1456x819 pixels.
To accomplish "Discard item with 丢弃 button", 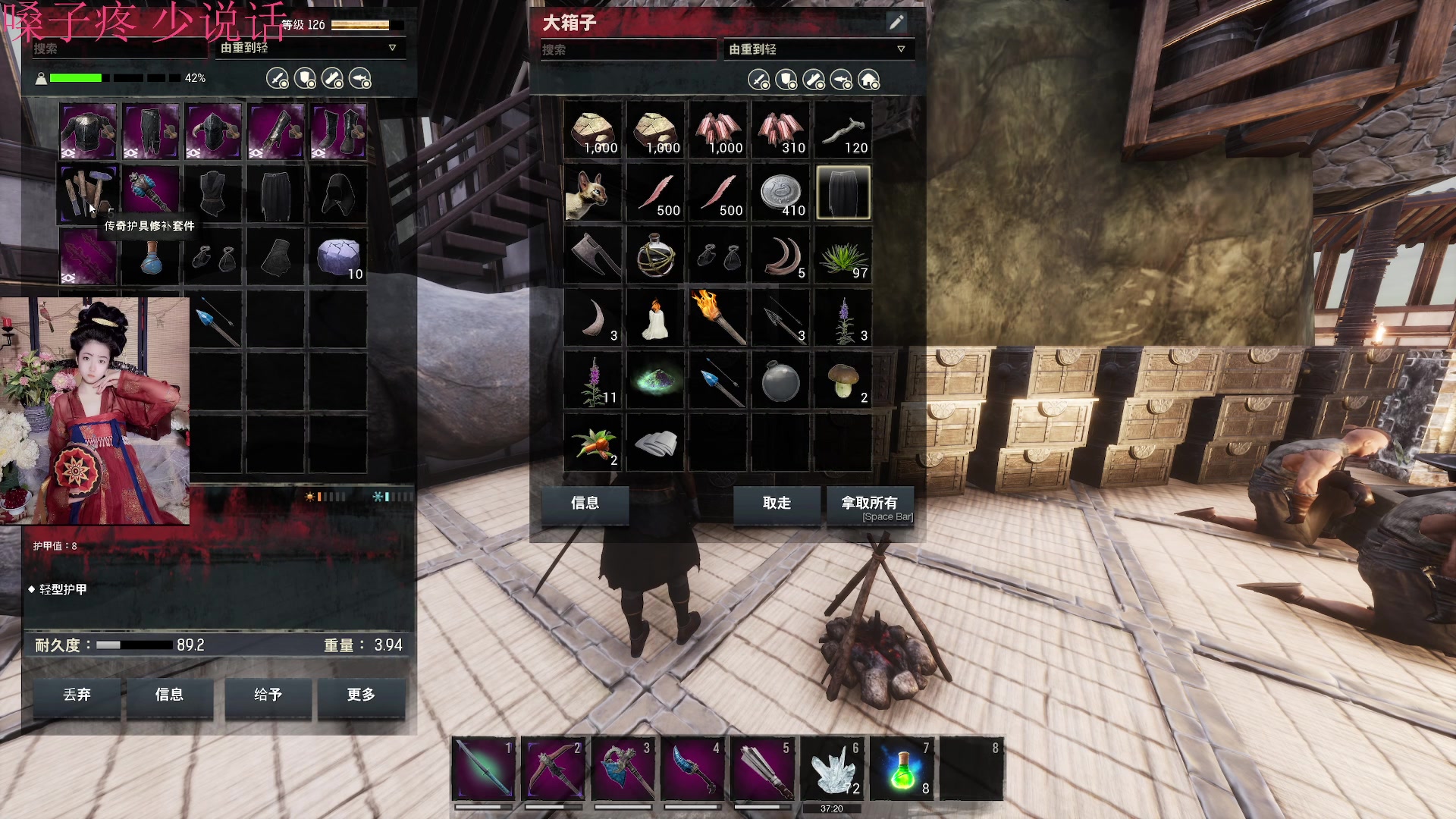I will tap(77, 695).
